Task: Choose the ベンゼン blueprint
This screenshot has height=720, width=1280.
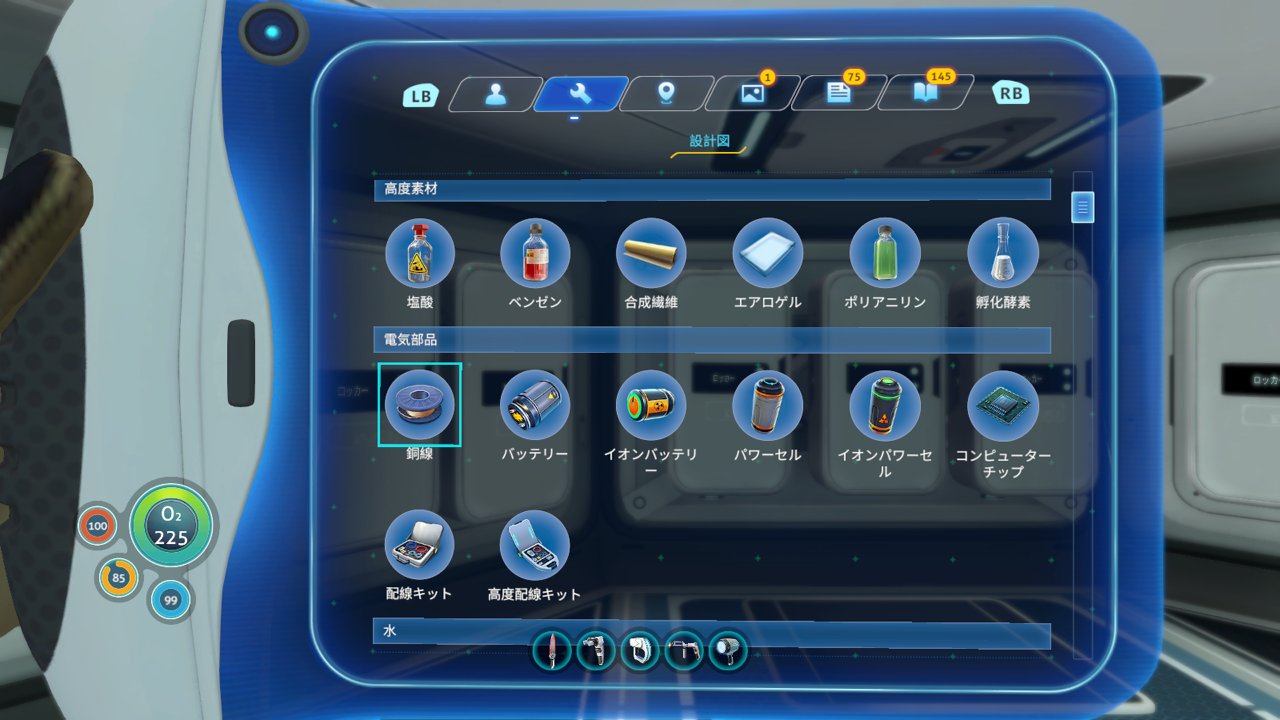Action: [535, 253]
